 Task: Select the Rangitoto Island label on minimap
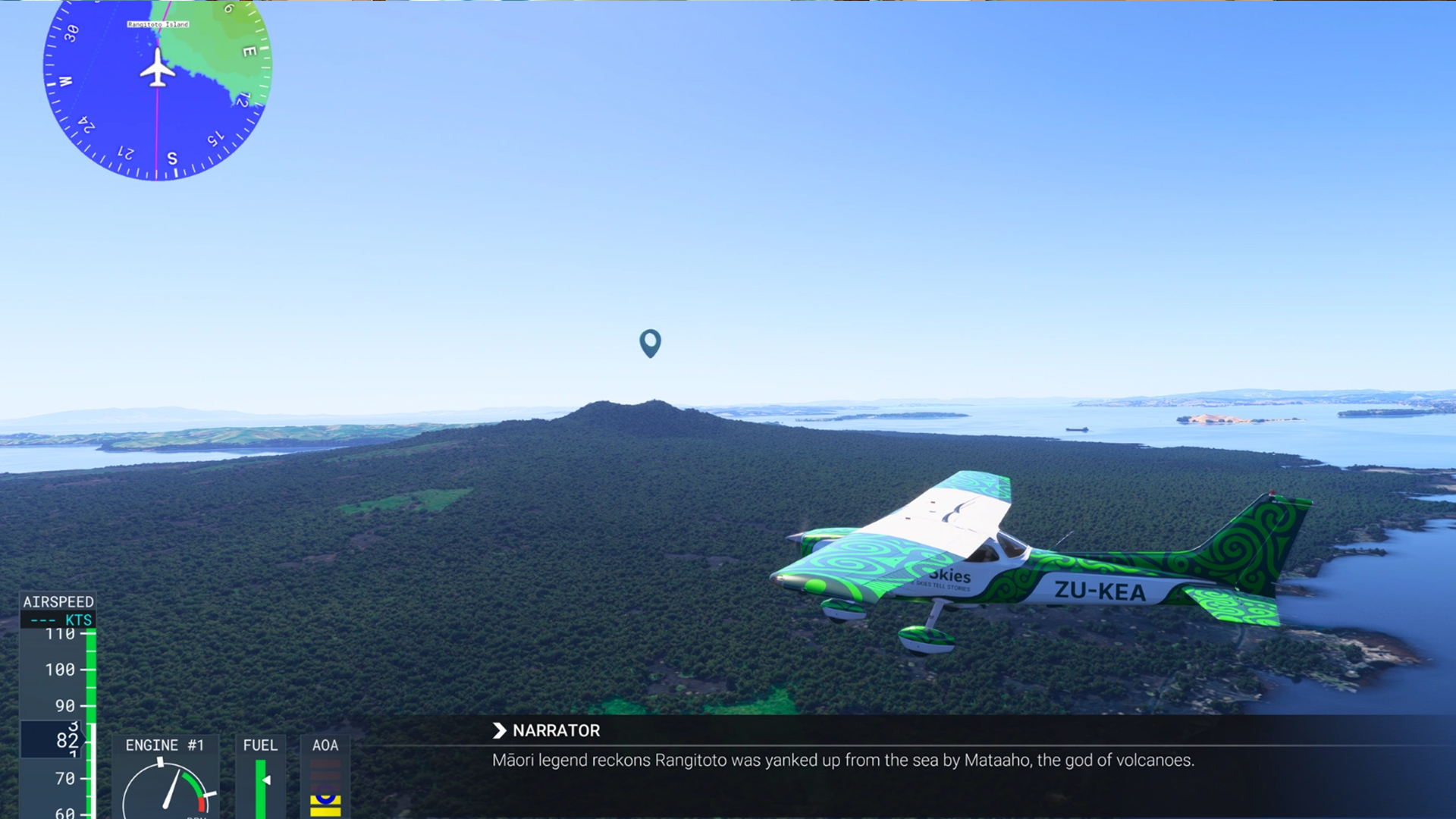tap(158, 24)
